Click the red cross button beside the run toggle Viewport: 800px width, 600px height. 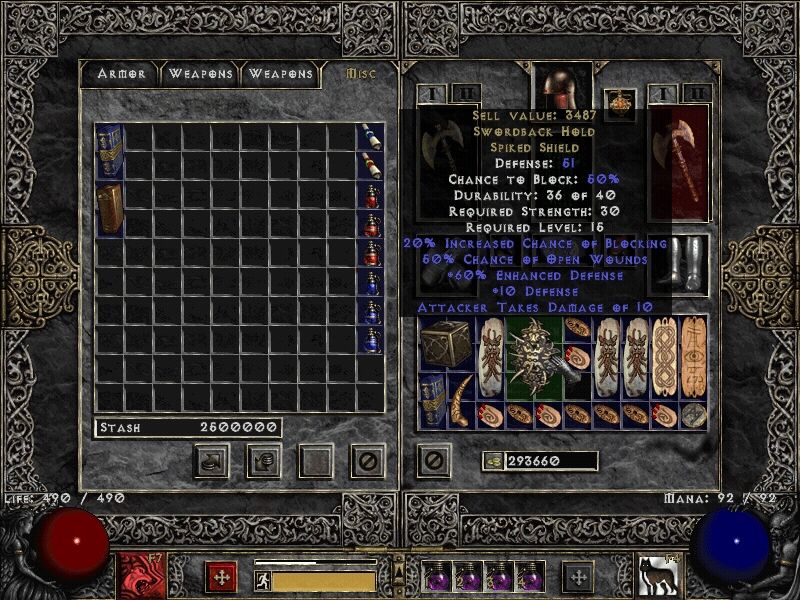221,577
